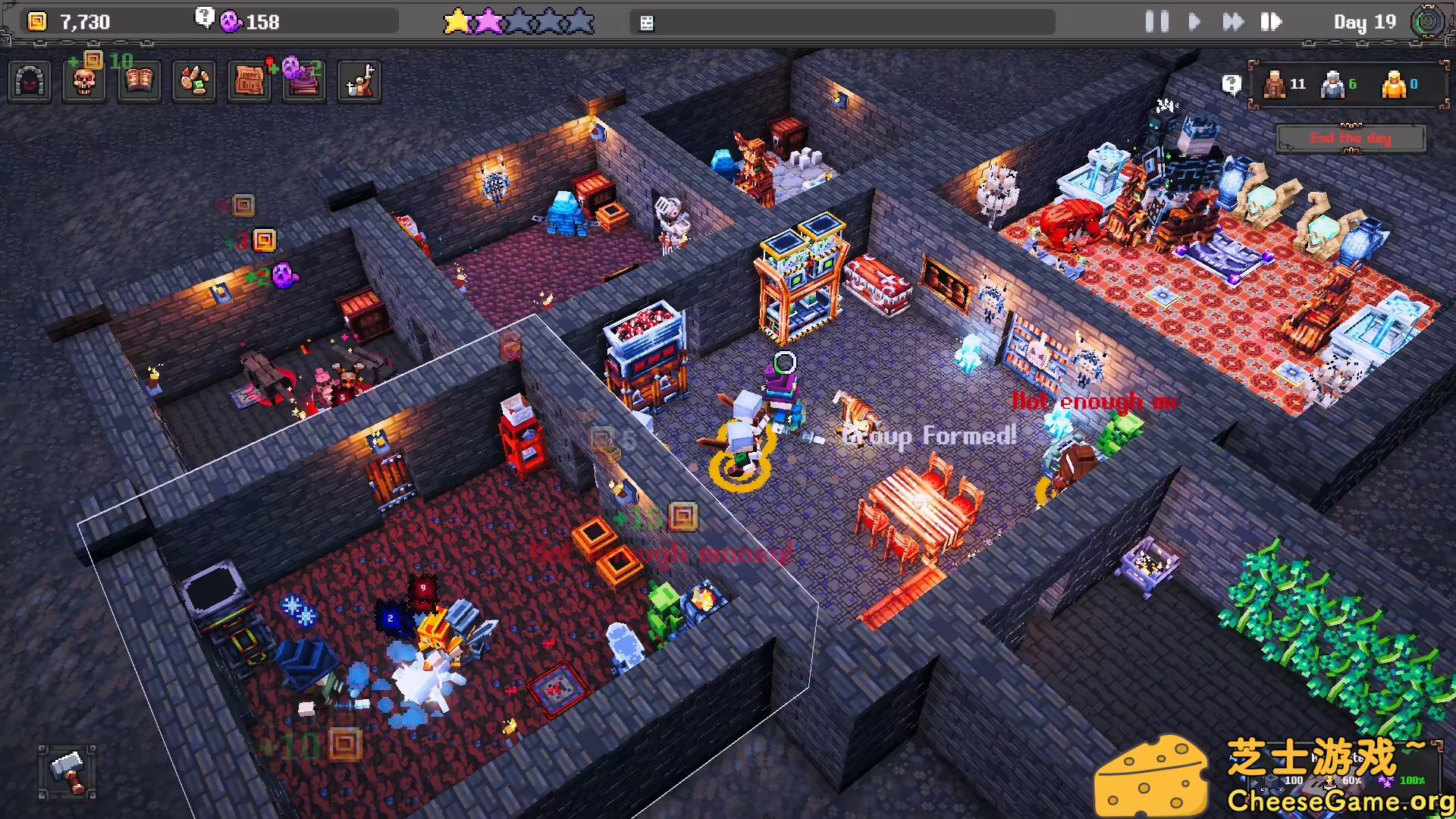Open the research book panel icon
Screen dimensions: 1456x819
click(139, 82)
